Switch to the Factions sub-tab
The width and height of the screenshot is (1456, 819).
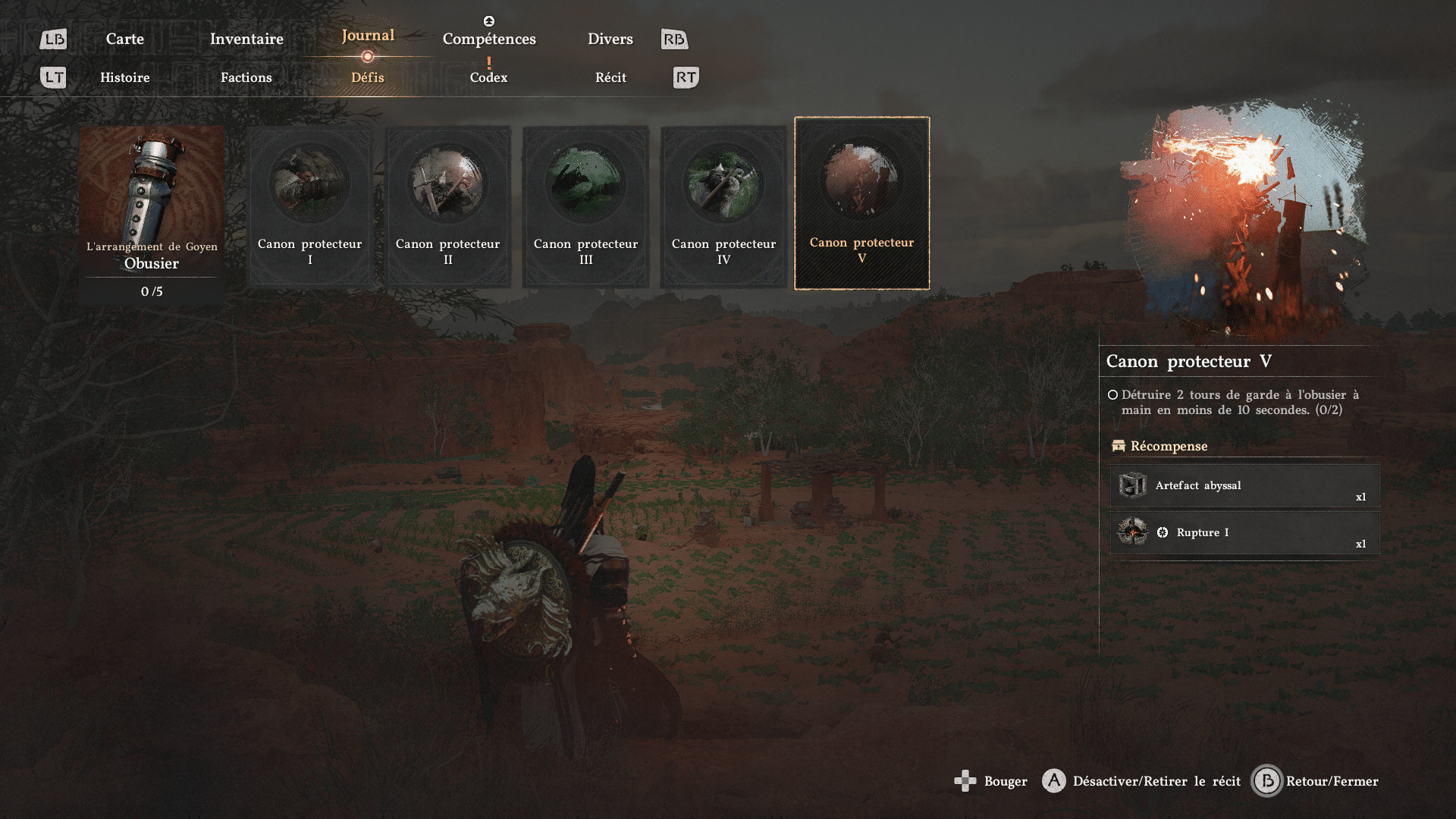point(246,77)
